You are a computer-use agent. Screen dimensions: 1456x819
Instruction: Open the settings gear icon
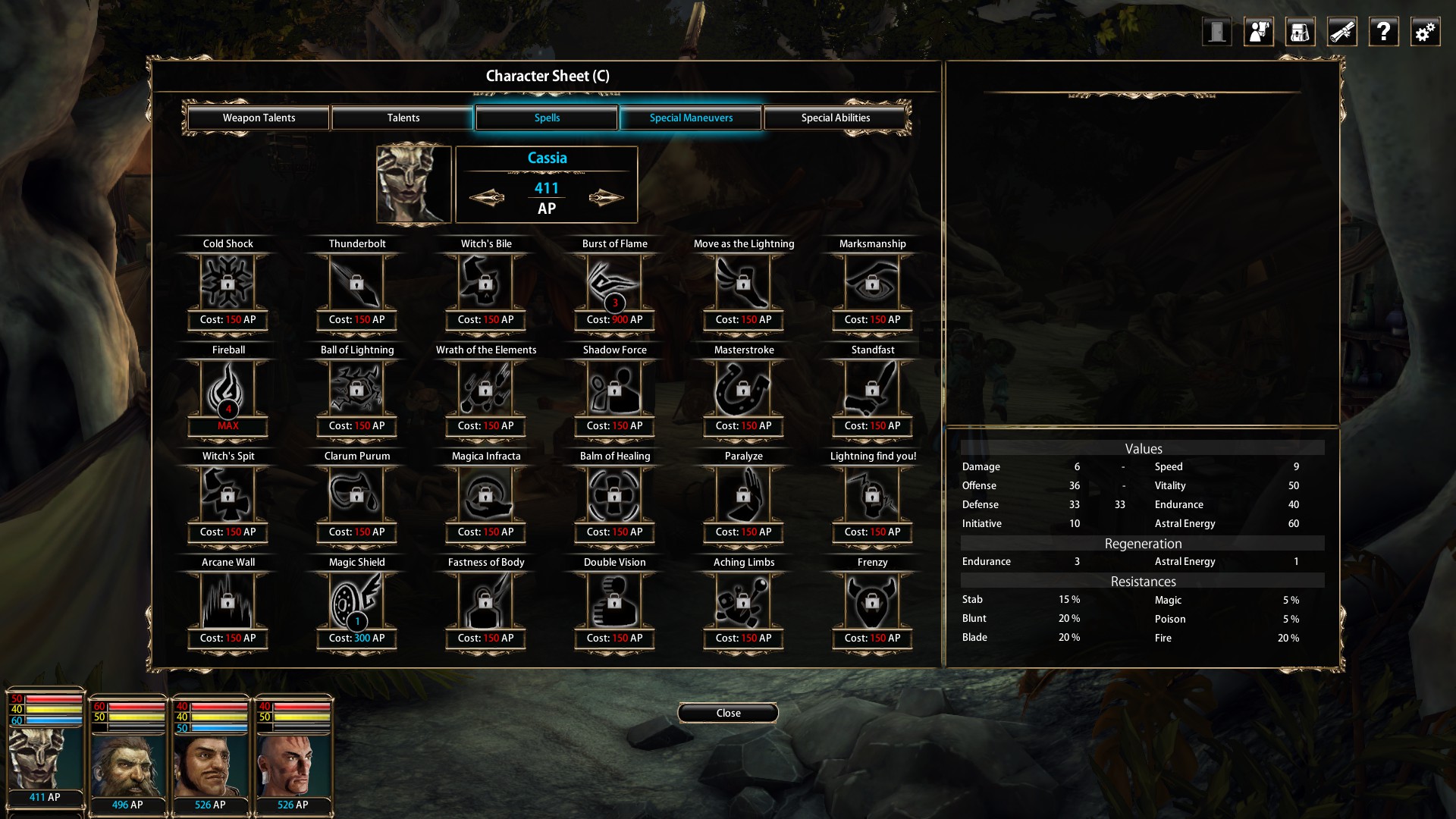point(1425,32)
